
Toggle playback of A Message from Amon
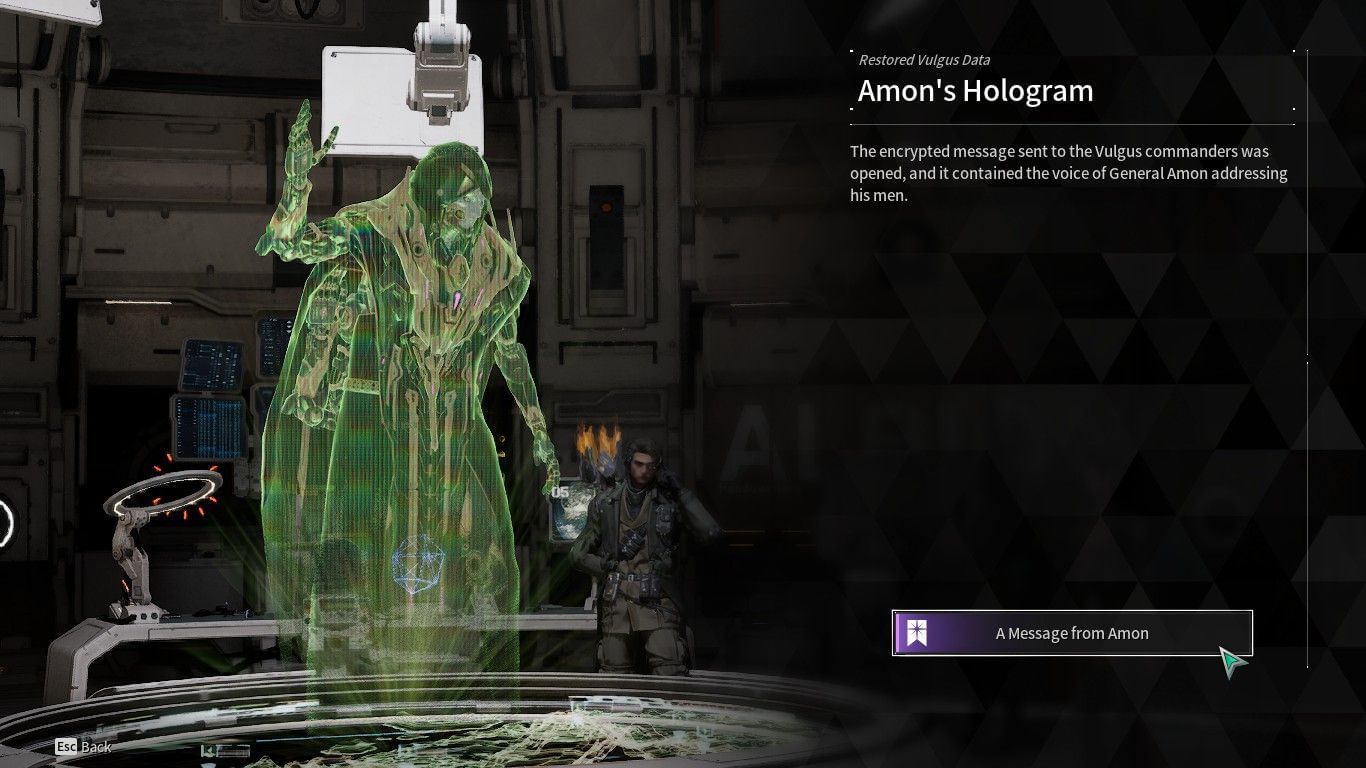coord(1070,632)
